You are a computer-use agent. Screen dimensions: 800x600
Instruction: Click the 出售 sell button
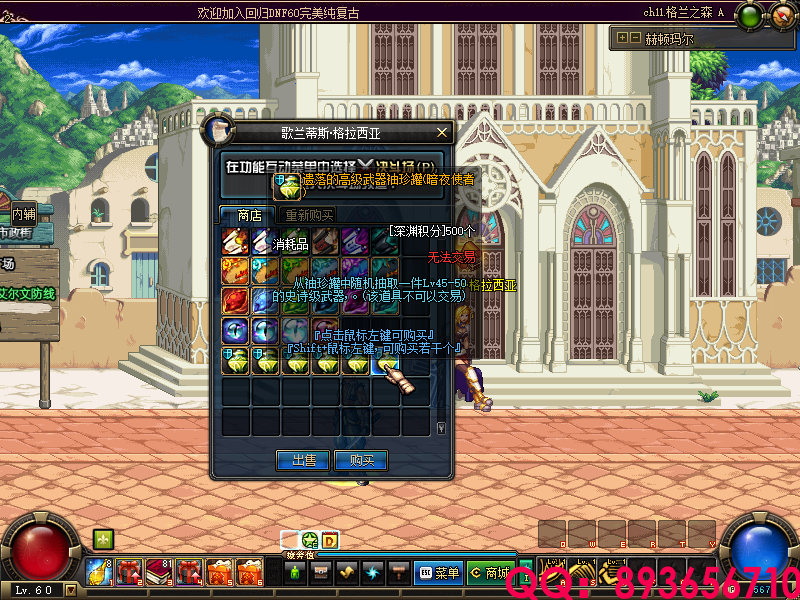pos(304,460)
